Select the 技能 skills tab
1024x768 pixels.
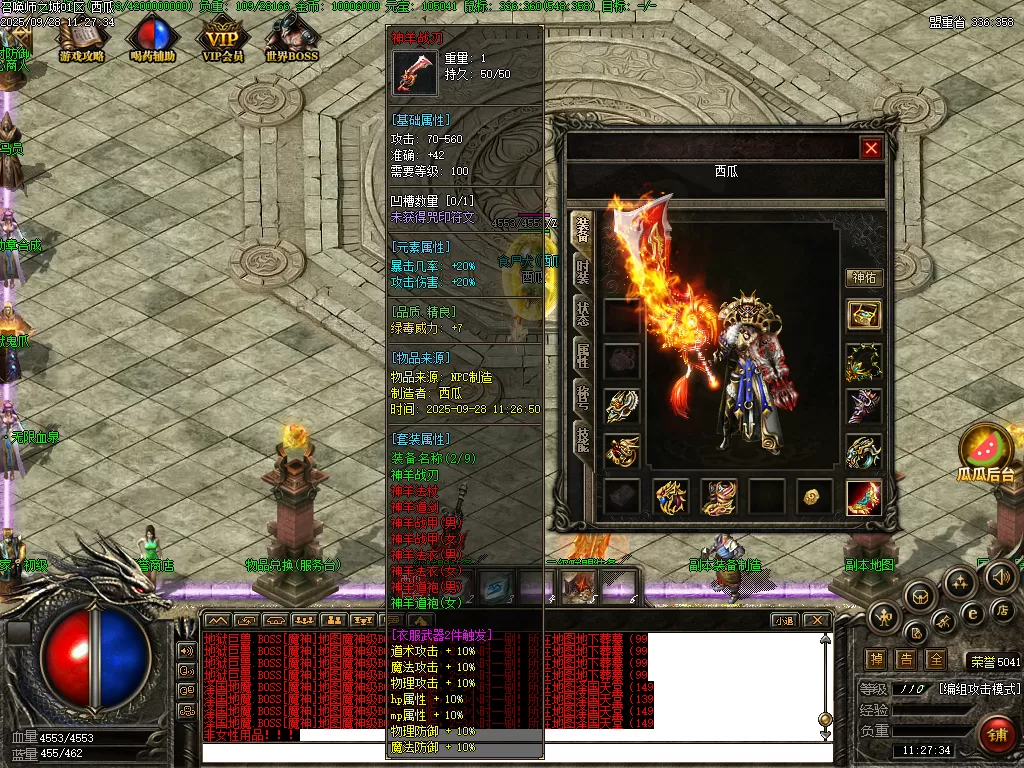point(581,438)
